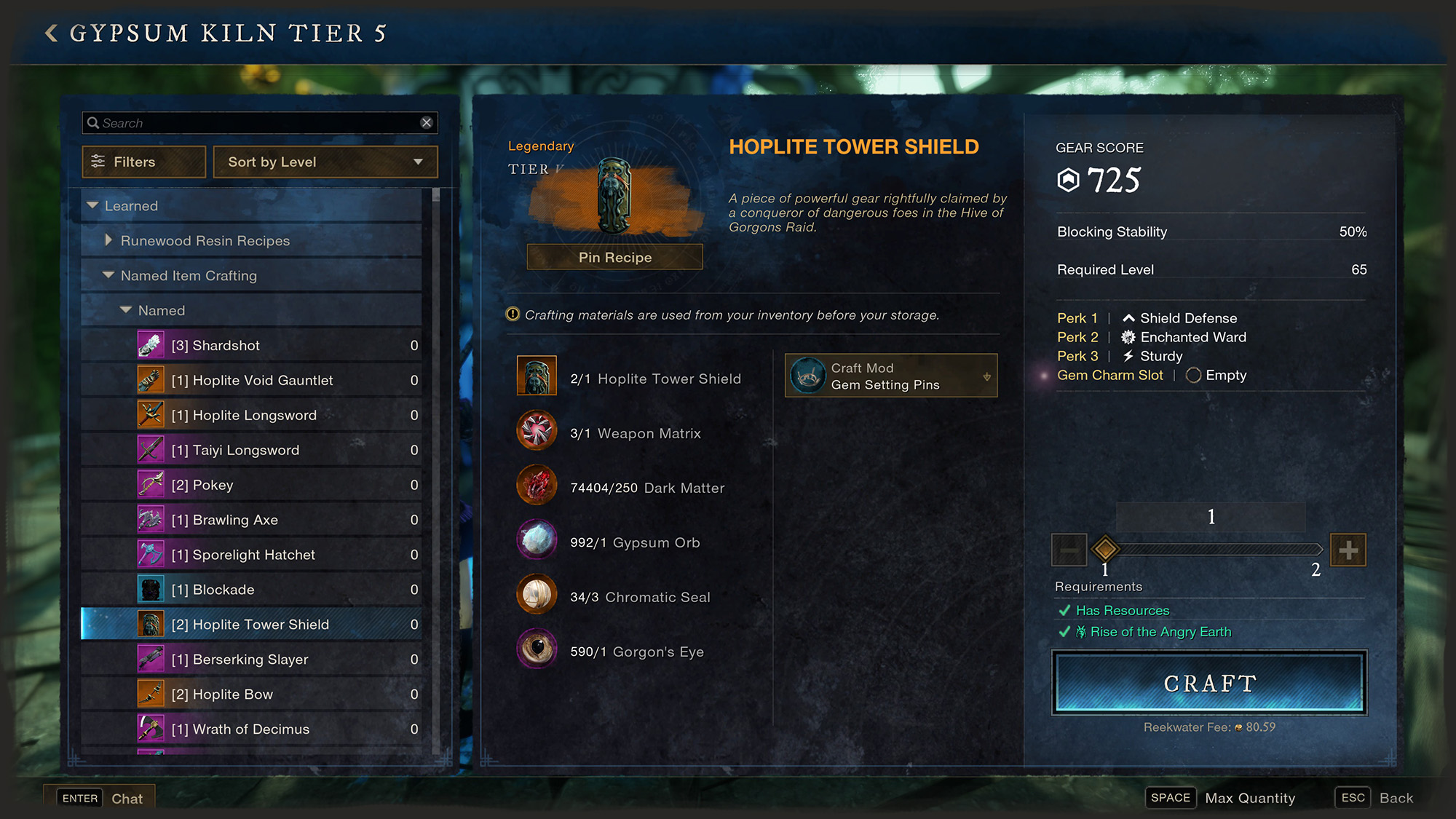The width and height of the screenshot is (1456, 819).
Task: Collapse the Learned recipes category
Action: [93, 205]
